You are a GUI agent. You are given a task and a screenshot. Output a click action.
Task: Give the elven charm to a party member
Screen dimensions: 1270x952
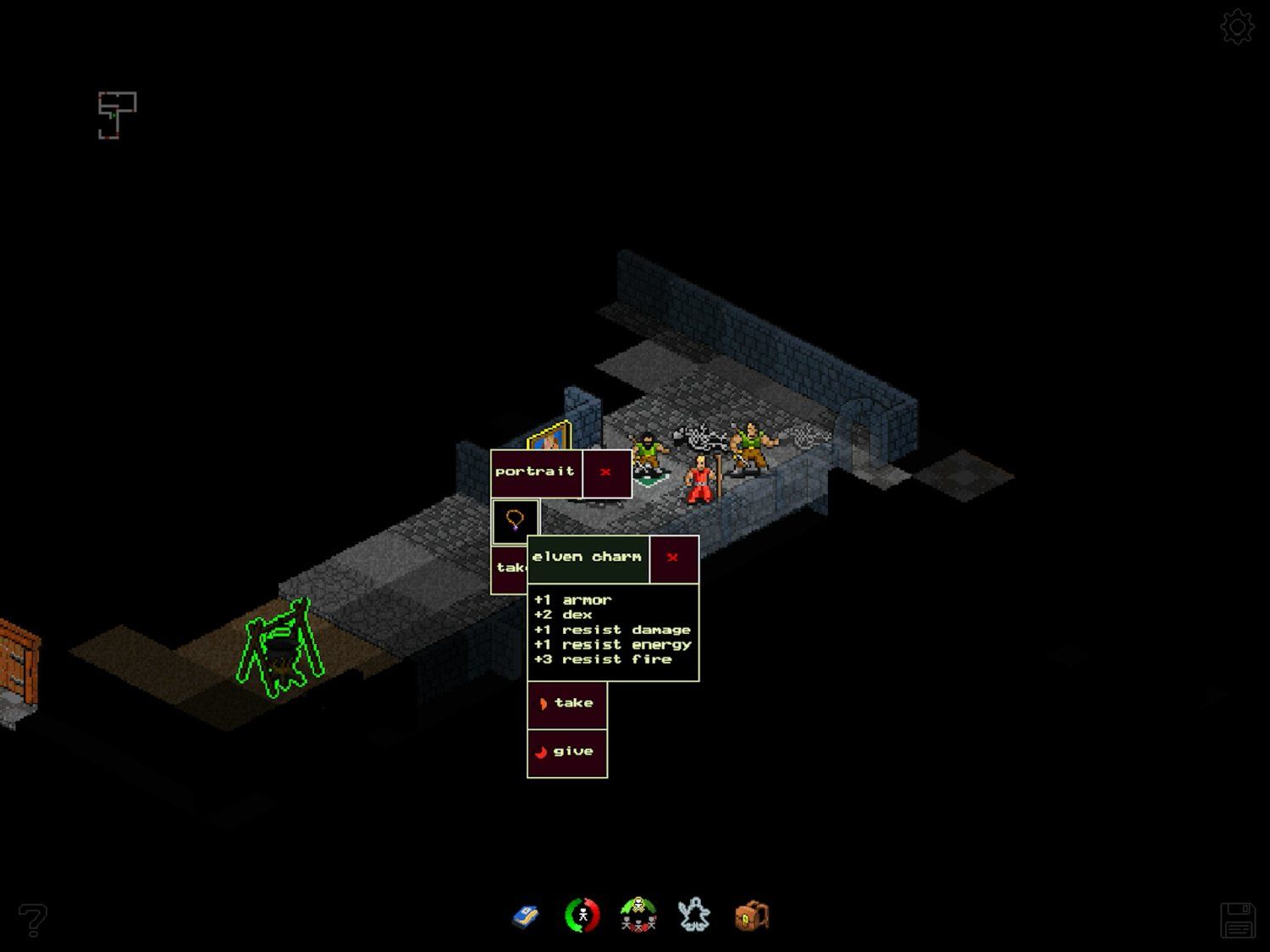tap(566, 752)
